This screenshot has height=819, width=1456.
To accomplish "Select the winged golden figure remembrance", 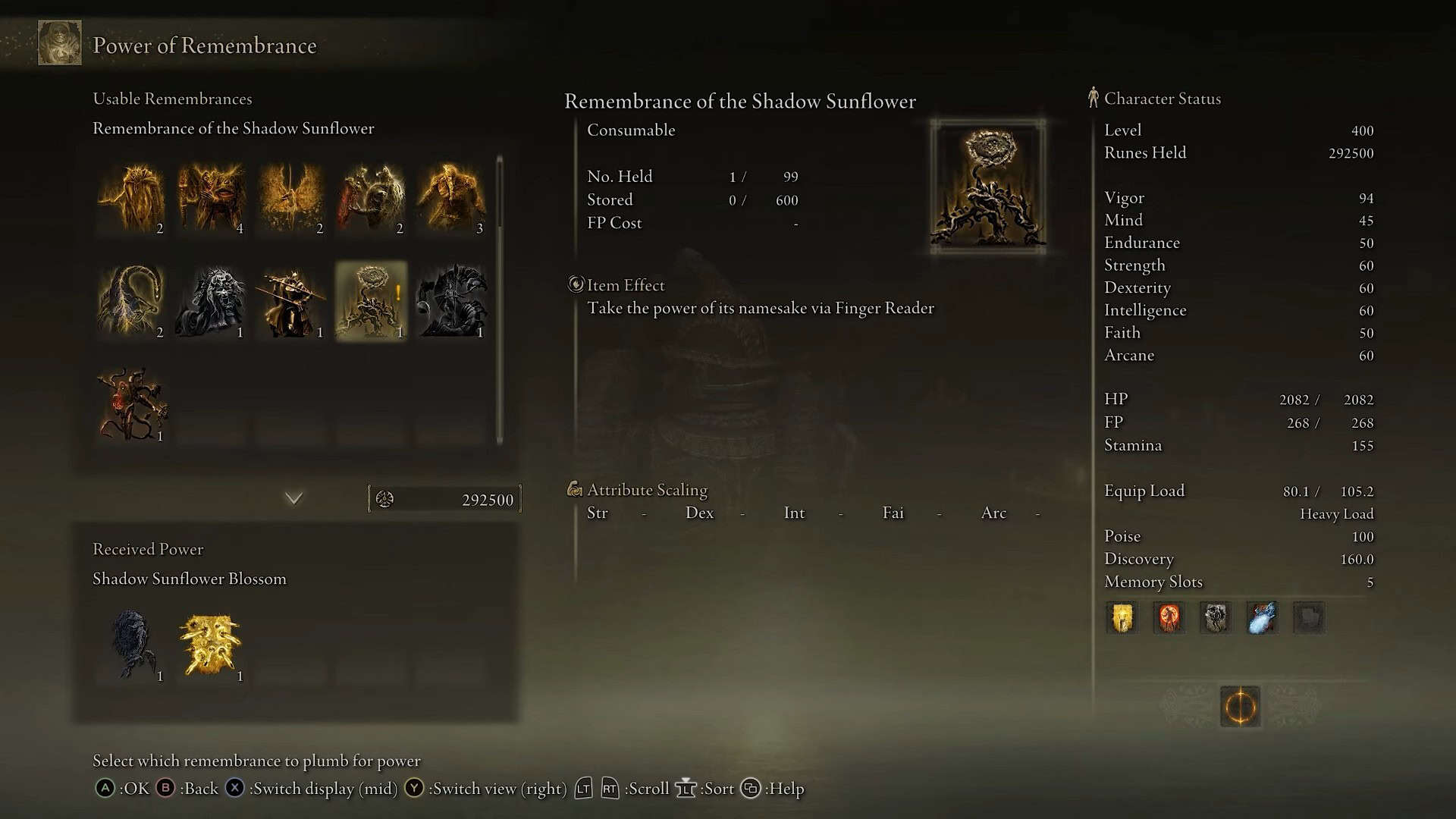I will (291, 197).
